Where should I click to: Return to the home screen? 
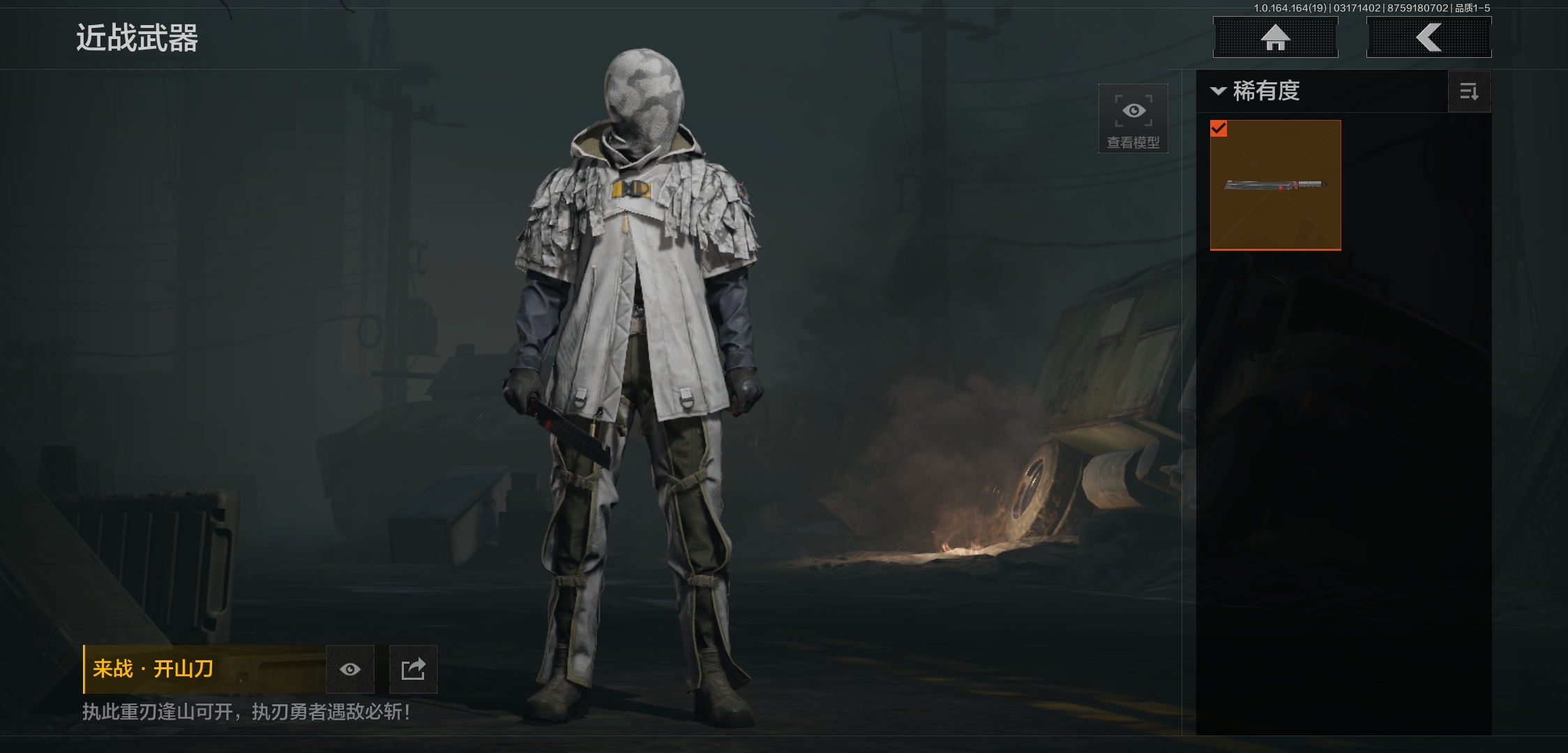(1275, 38)
